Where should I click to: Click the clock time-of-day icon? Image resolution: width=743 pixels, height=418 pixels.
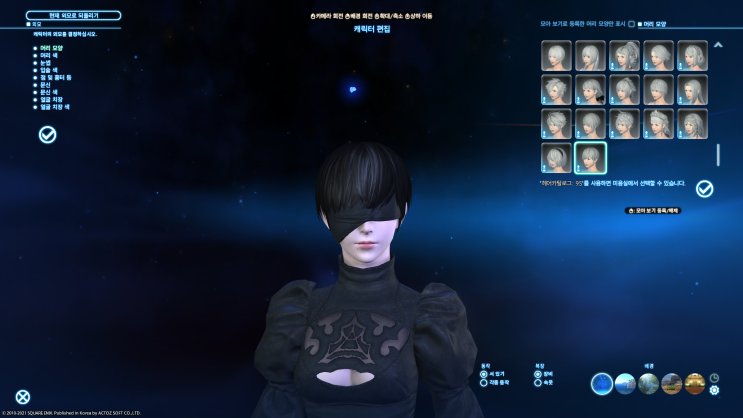[x=714, y=378]
